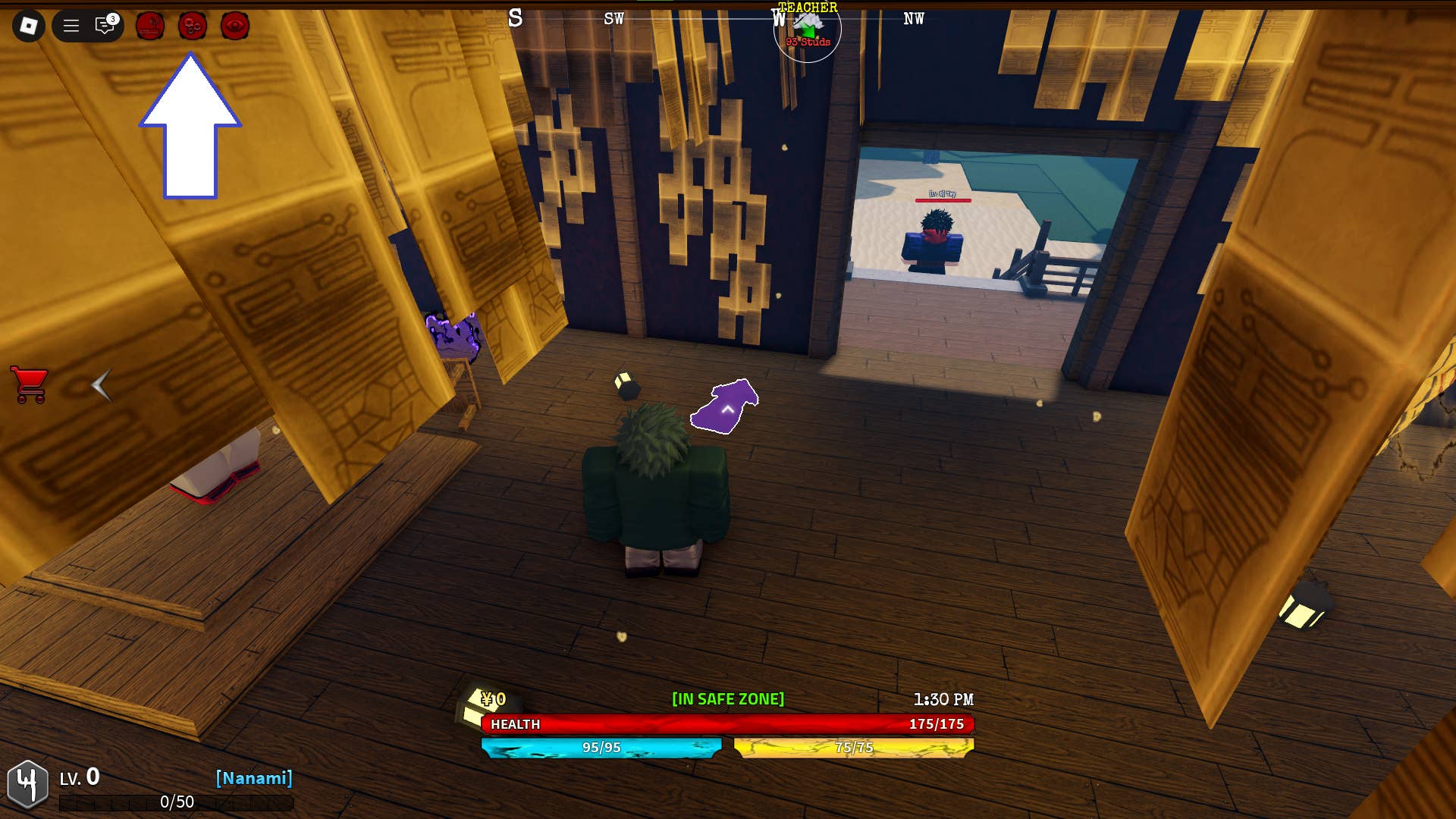This screenshot has height=819, width=1456.
Task: Open the Roblox home menu icon
Action: click(x=30, y=25)
